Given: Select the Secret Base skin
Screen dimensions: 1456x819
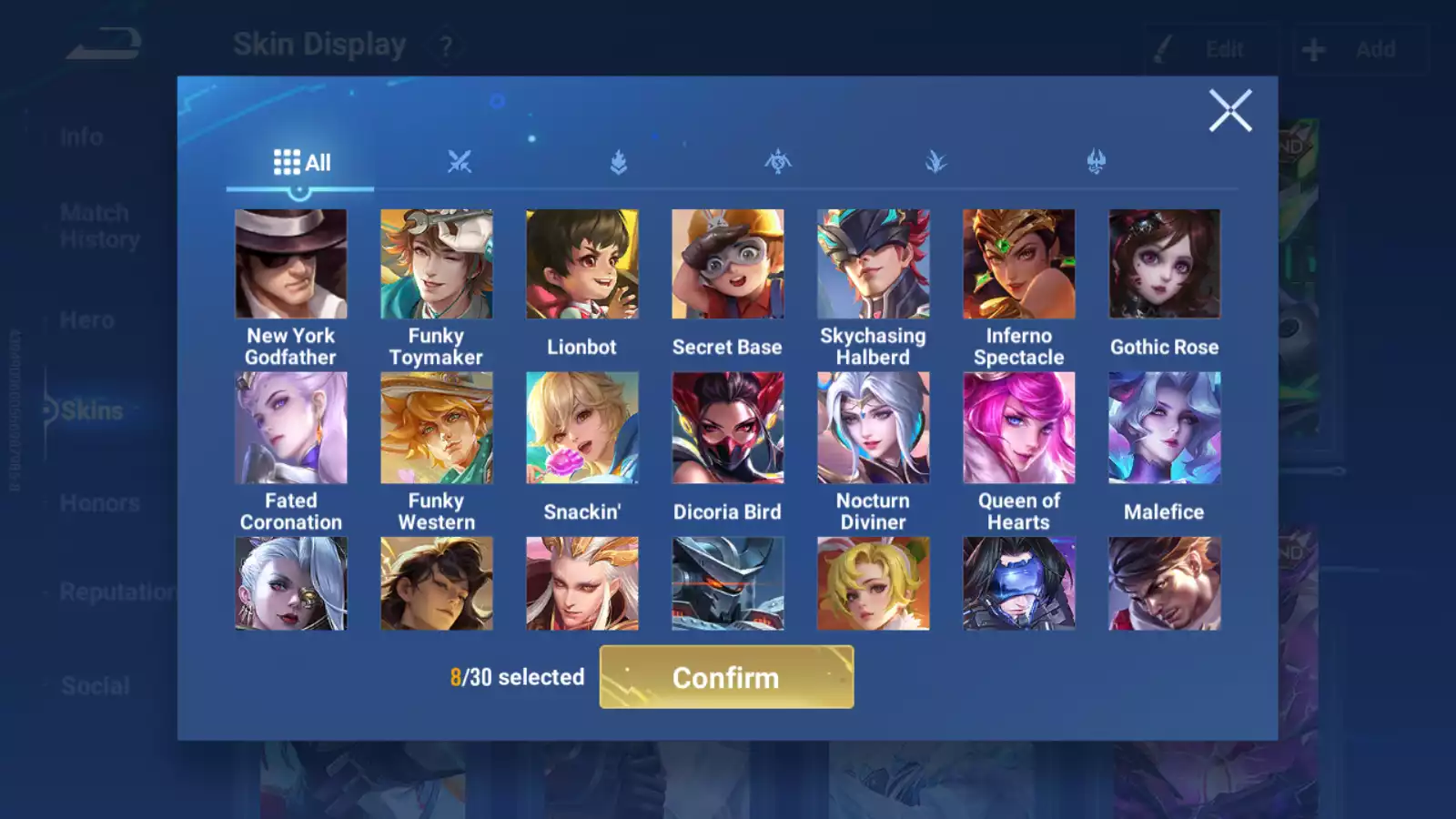Looking at the screenshot, I should pos(728,264).
